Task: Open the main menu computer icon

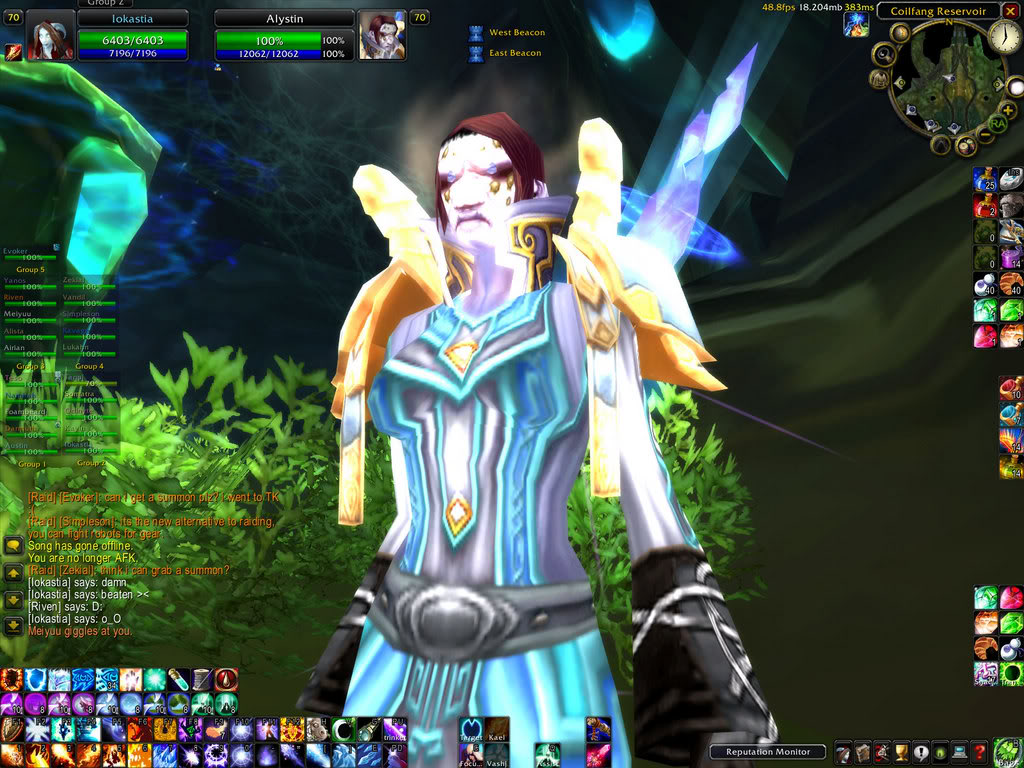Action: [959, 753]
